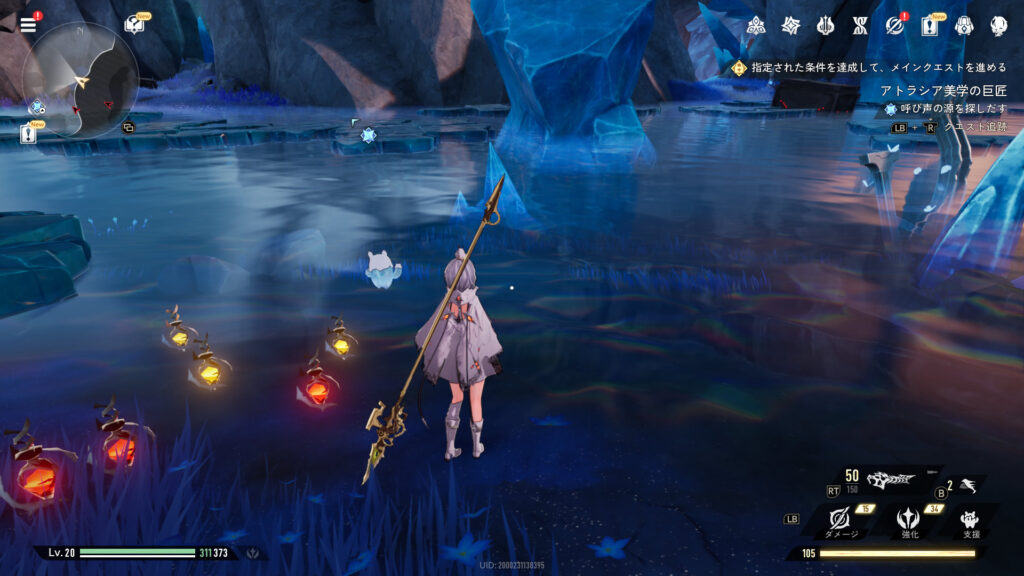The image size is (1024, 576).
Task: Open the circular minimap
Action: [x=80, y=80]
